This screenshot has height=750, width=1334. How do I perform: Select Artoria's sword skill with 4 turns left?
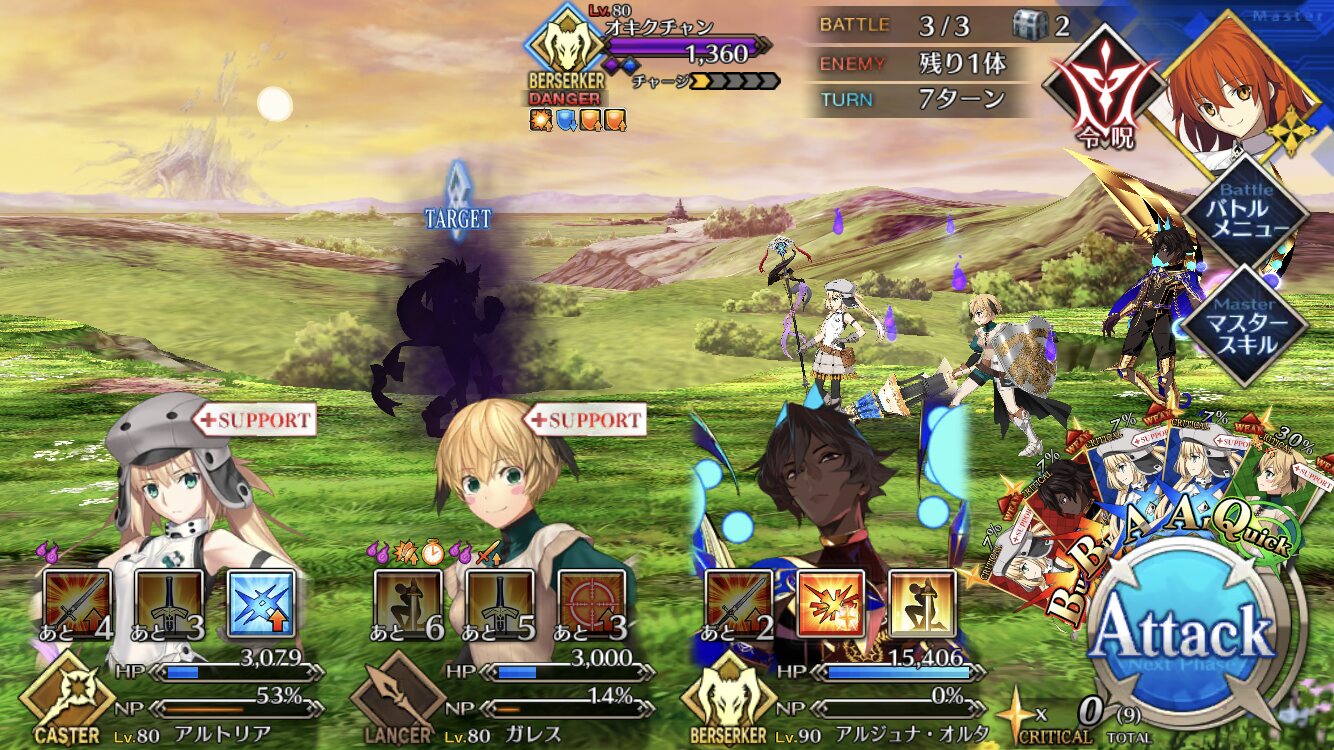78,603
